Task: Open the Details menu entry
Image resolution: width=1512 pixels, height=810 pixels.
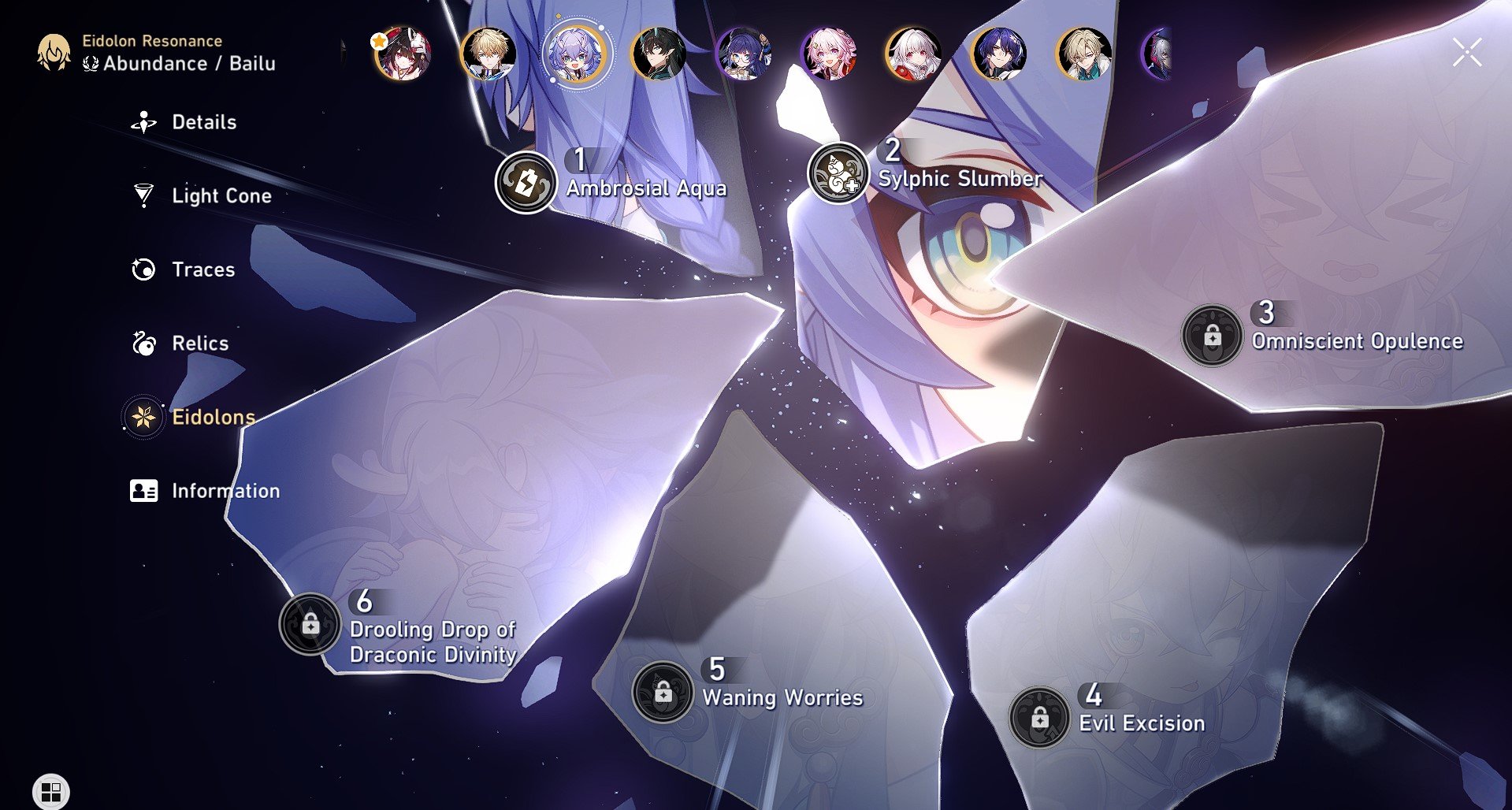Action: tap(203, 122)
